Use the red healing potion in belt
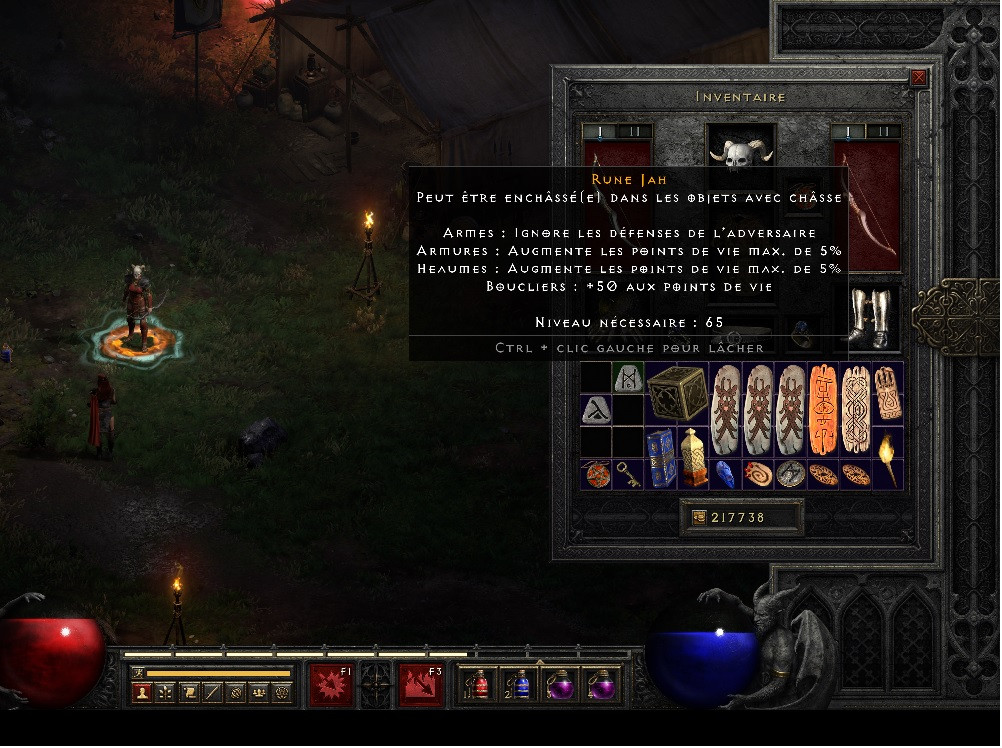The image size is (1002, 748). pyautogui.click(x=478, y=685)
